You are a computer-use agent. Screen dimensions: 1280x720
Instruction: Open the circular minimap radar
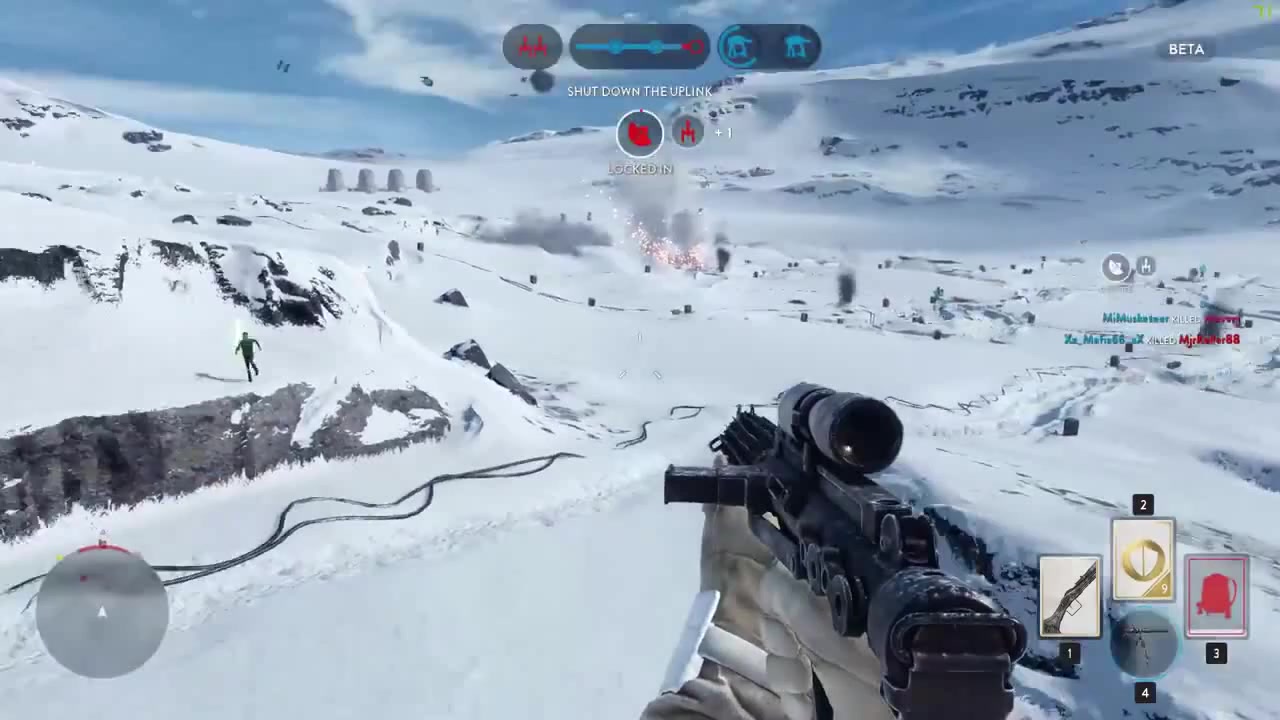[x=102, y=612]
